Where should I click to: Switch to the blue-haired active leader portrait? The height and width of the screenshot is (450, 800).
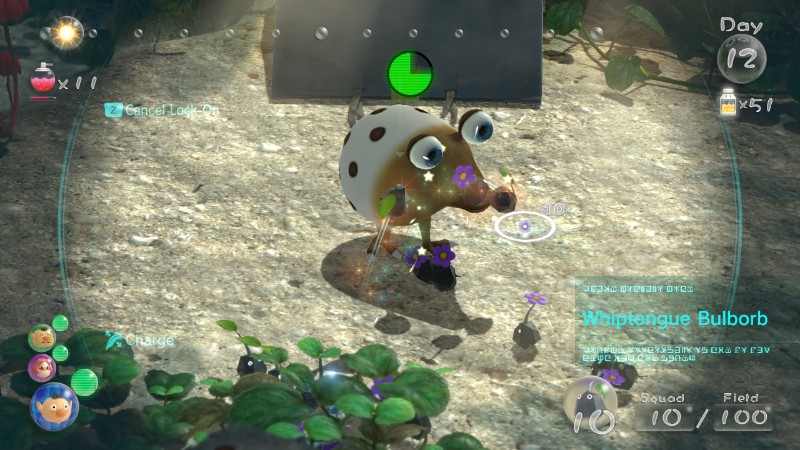coord(53,405)
